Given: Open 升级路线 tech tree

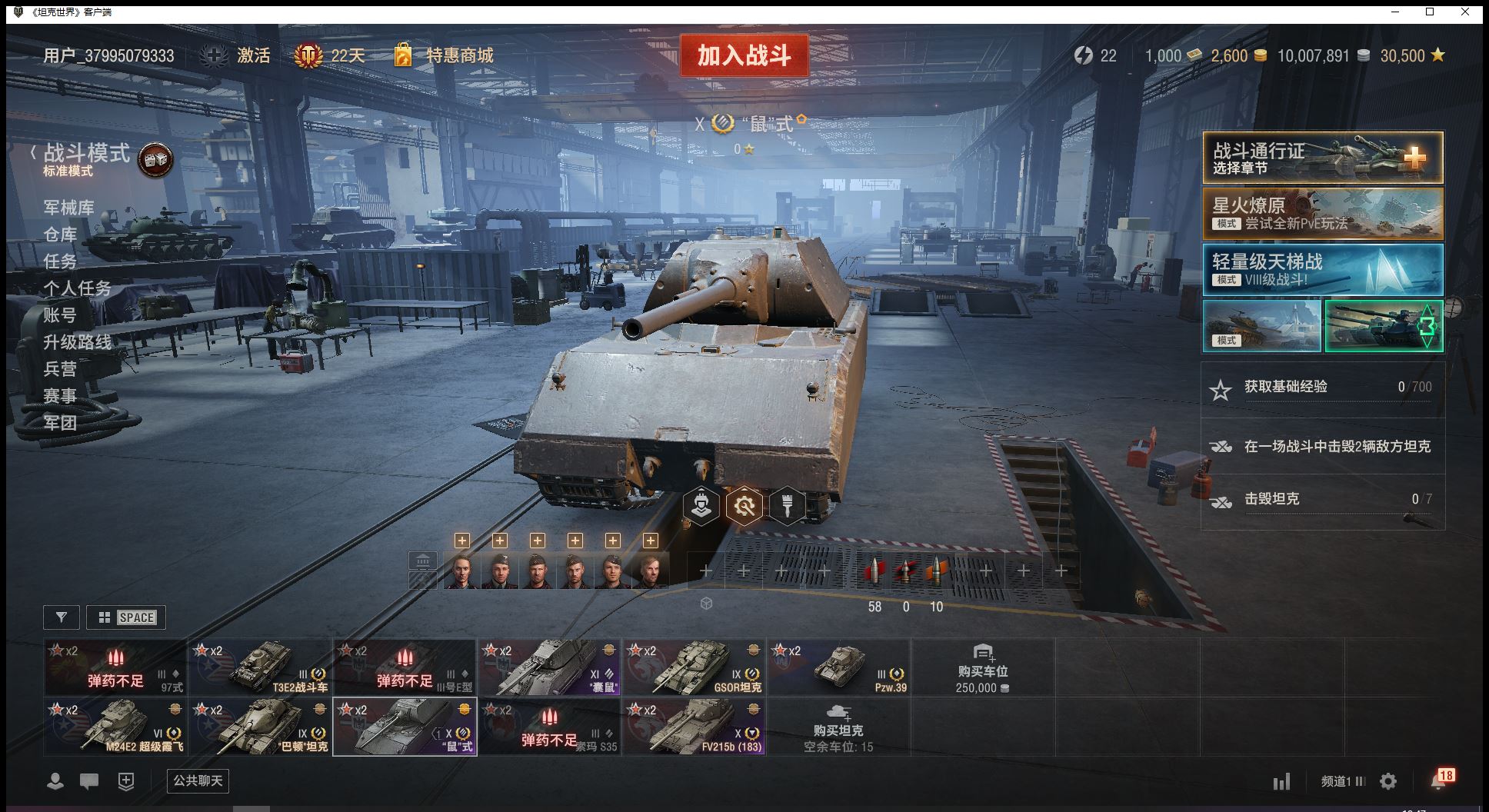Looking at the screenshot, I should click(x=77, y=342).
